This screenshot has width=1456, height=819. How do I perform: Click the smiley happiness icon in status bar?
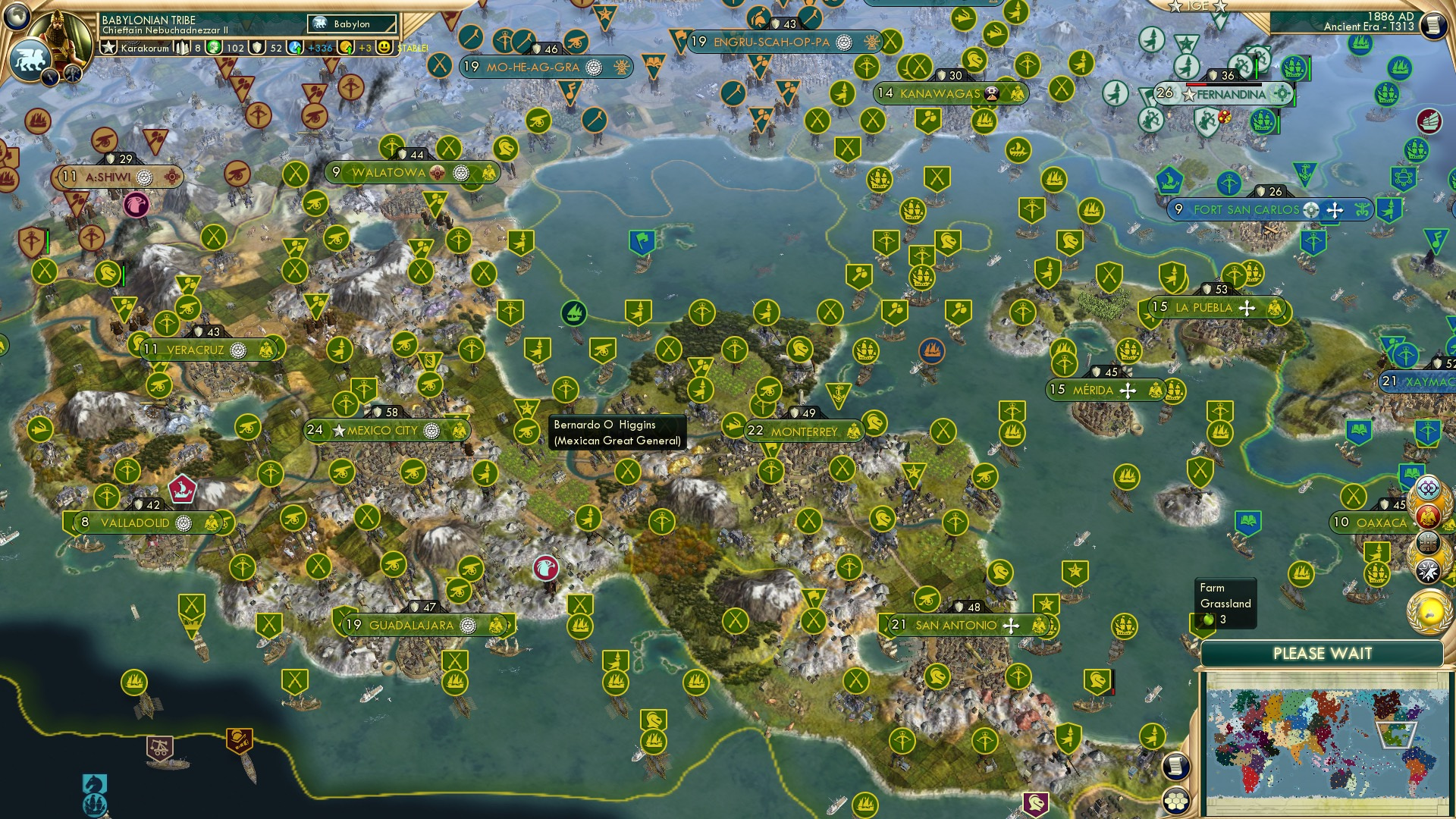point(385,47)
